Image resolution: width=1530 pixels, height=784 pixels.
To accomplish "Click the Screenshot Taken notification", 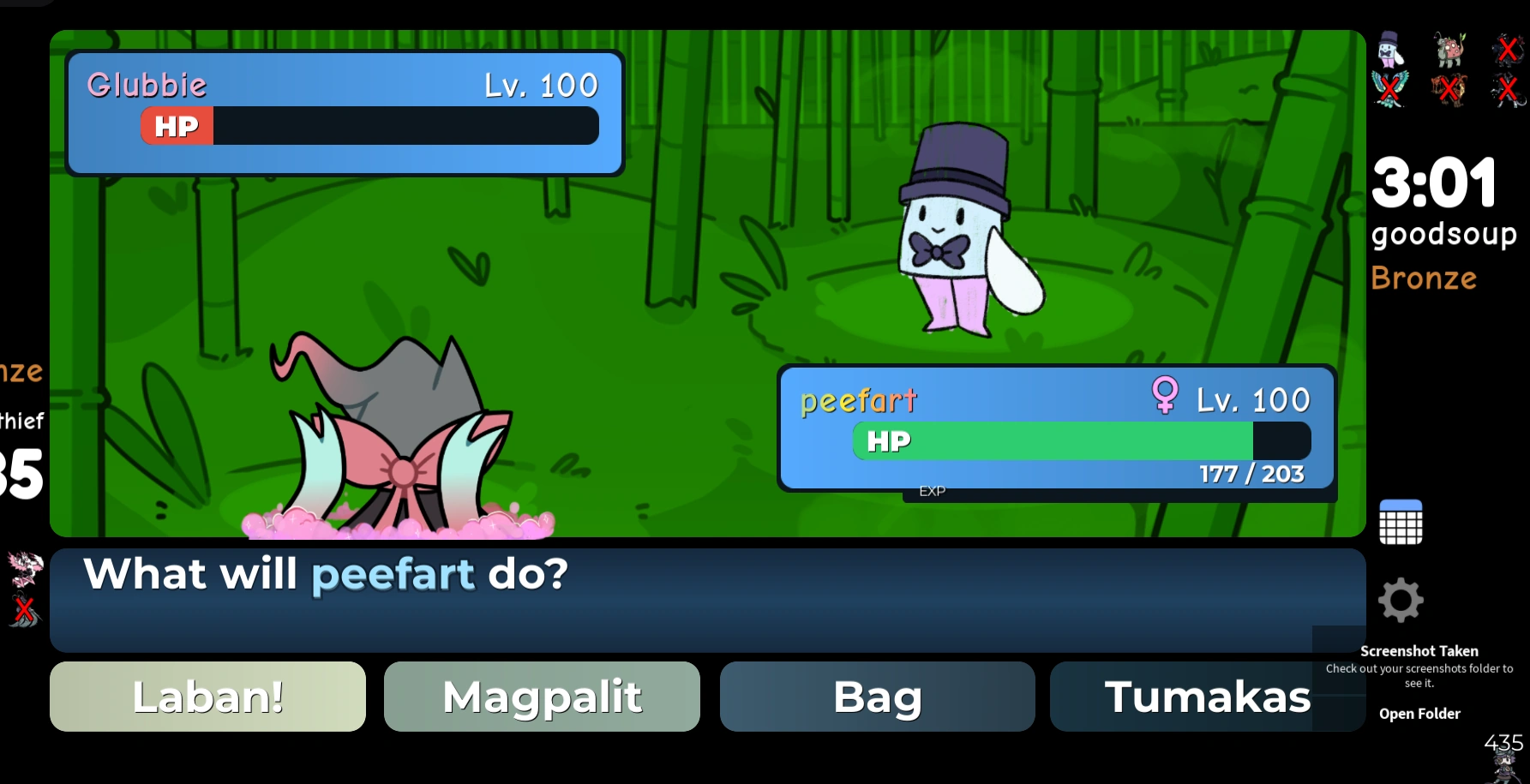I will click(1420, 651).
